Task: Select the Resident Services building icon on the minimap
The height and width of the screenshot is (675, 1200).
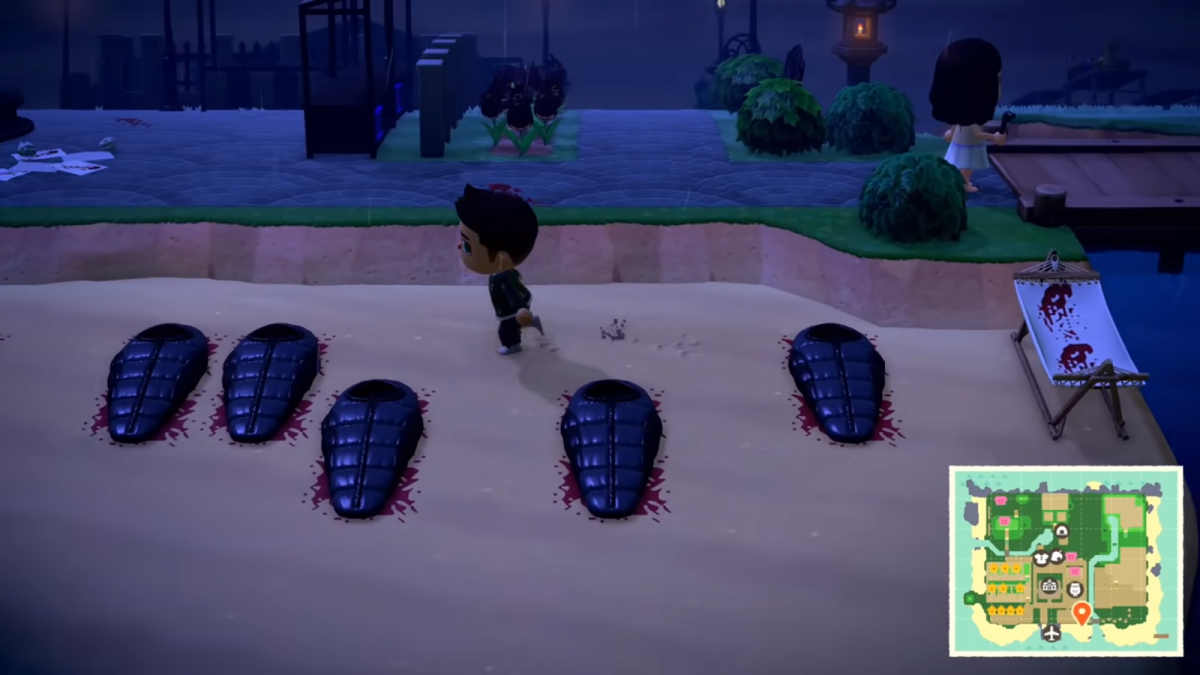Action: coord(1049,586)
